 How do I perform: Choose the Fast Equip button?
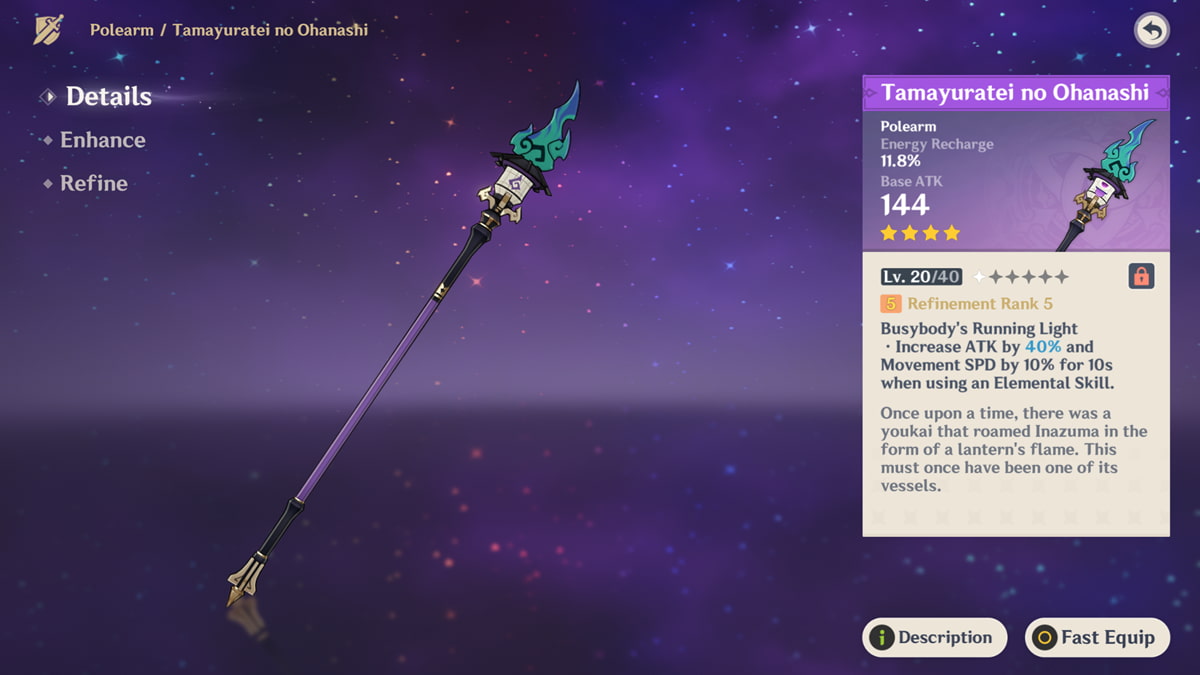[x=1097, y=637]
